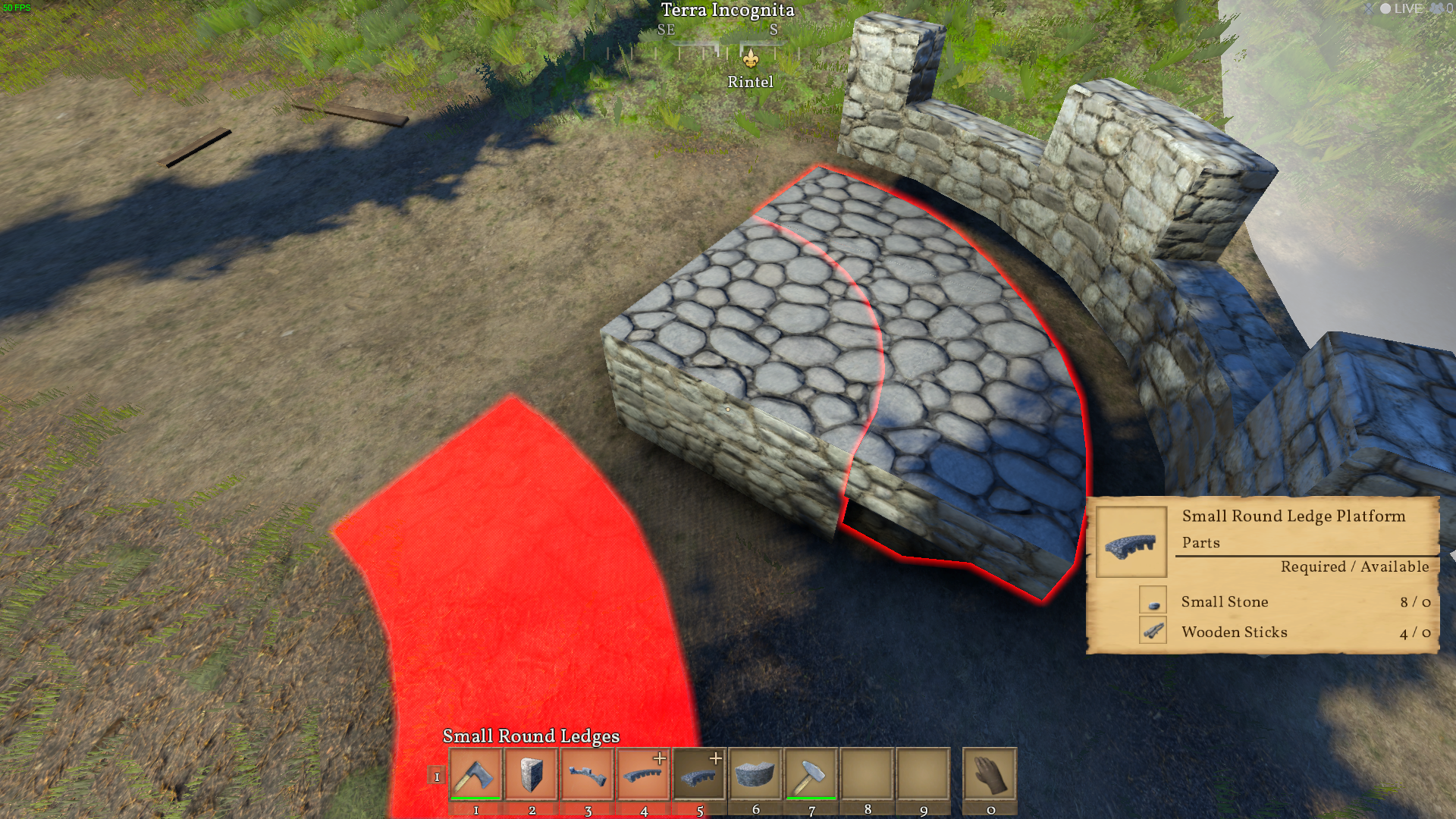Toggle the muted microphone stream icon
The width and height of the screenshot is (1456, 819).
tap(1369, 8)
